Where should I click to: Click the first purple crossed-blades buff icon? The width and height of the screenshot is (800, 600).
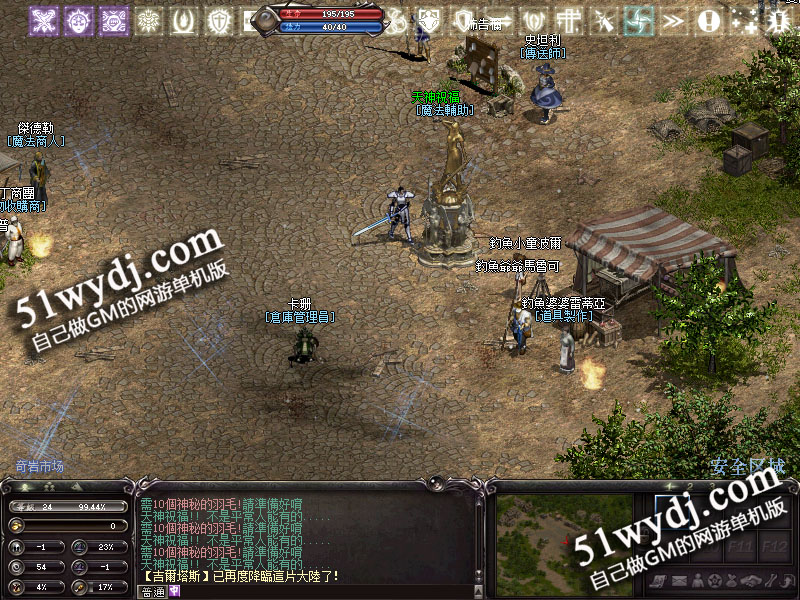point(43,19)
